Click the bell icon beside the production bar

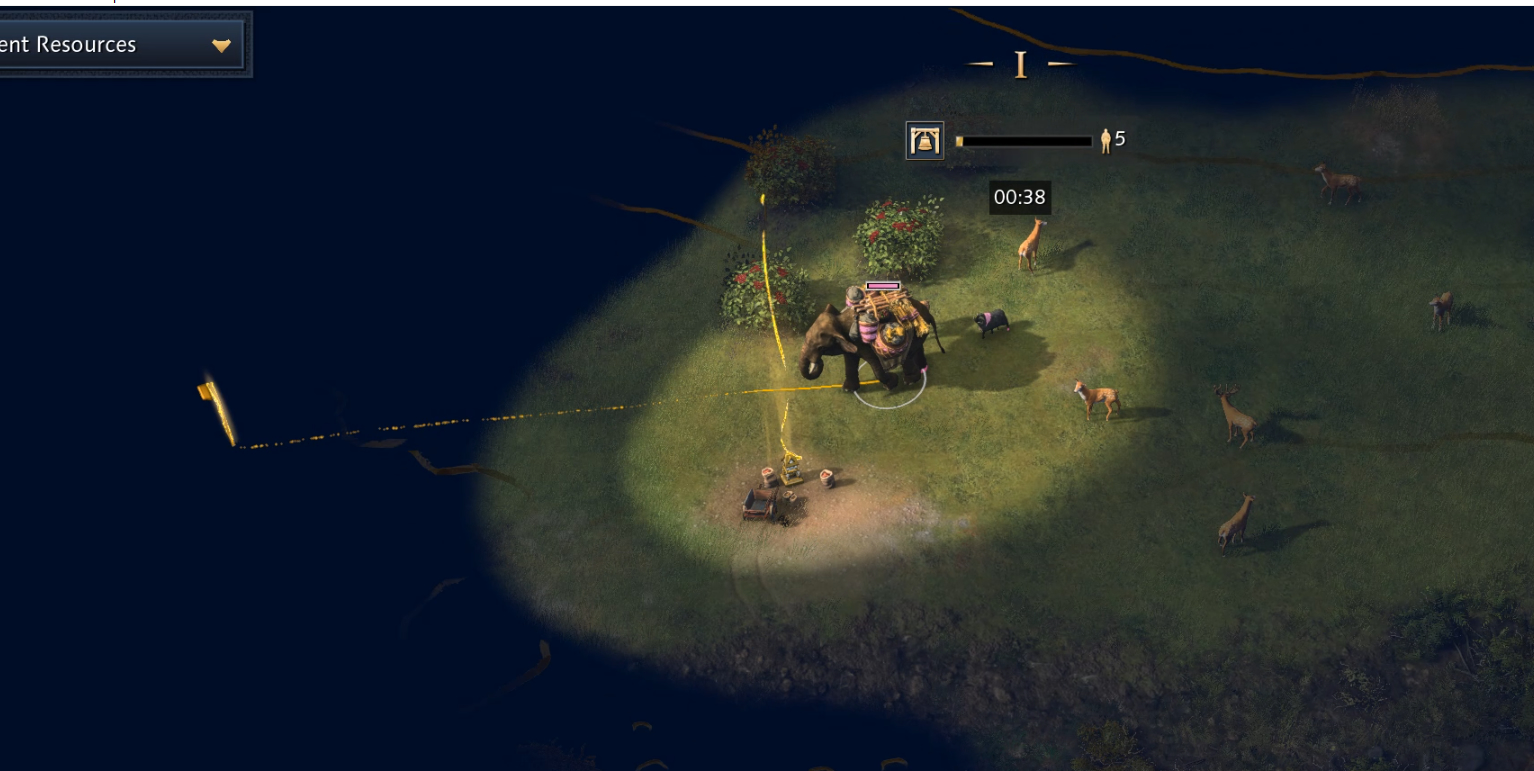[x=925, y=140]
